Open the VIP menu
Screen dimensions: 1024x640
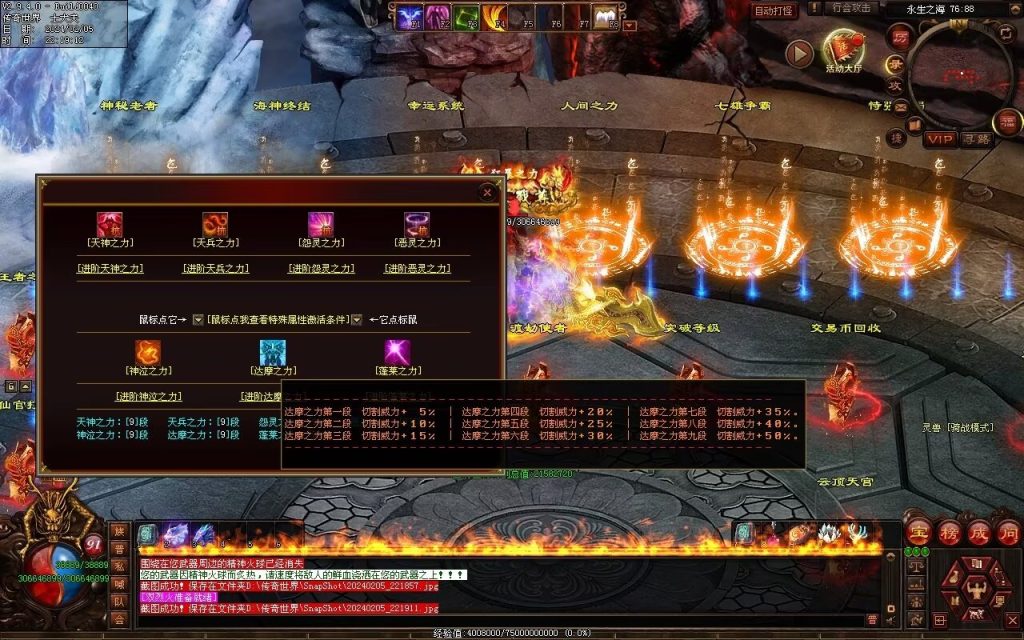(x=939, y=139)
